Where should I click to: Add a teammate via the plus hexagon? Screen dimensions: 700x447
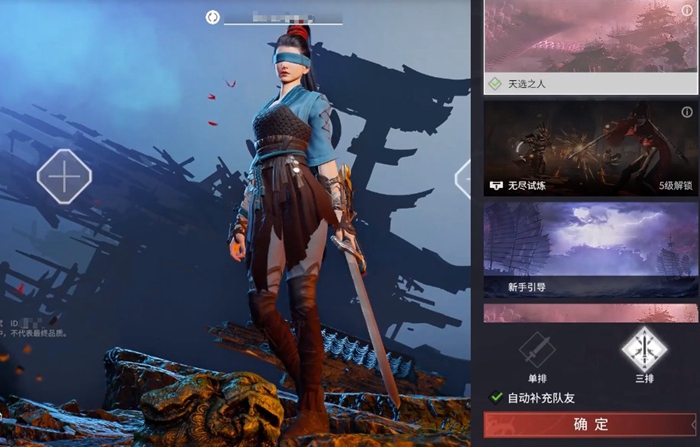[64, 177]
